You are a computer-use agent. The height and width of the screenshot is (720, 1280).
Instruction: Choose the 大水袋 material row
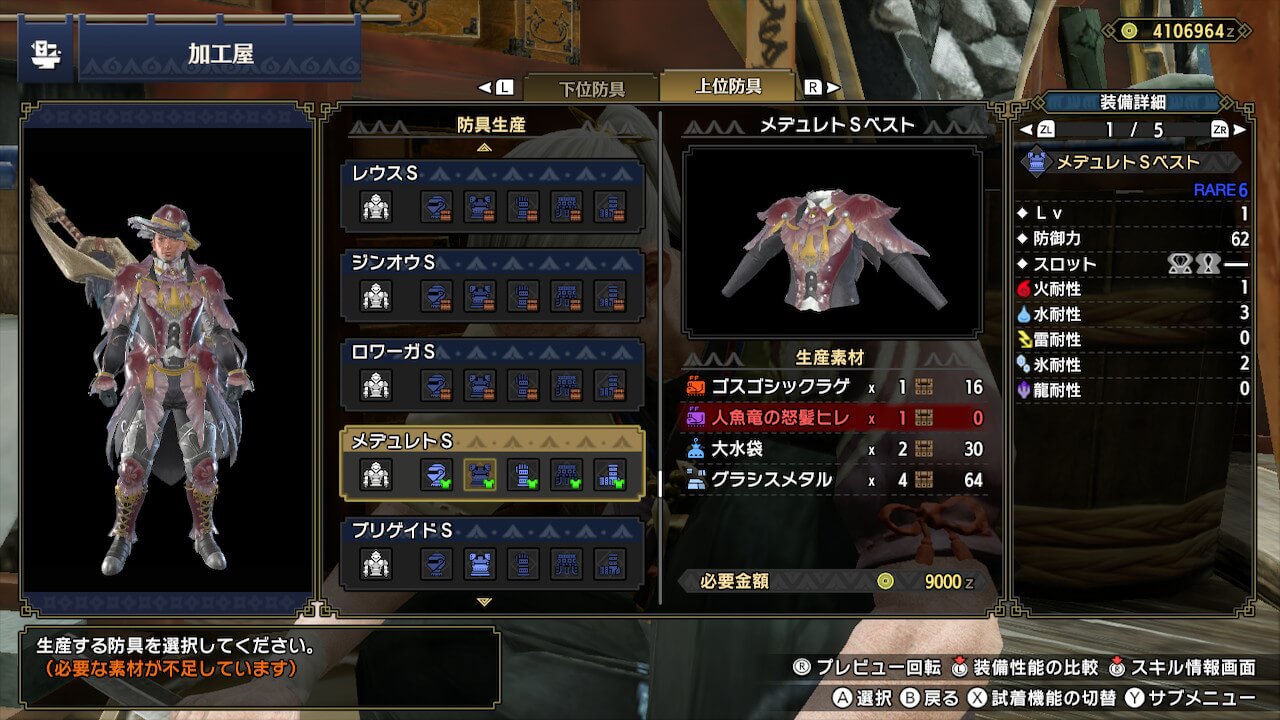(835, 449)
